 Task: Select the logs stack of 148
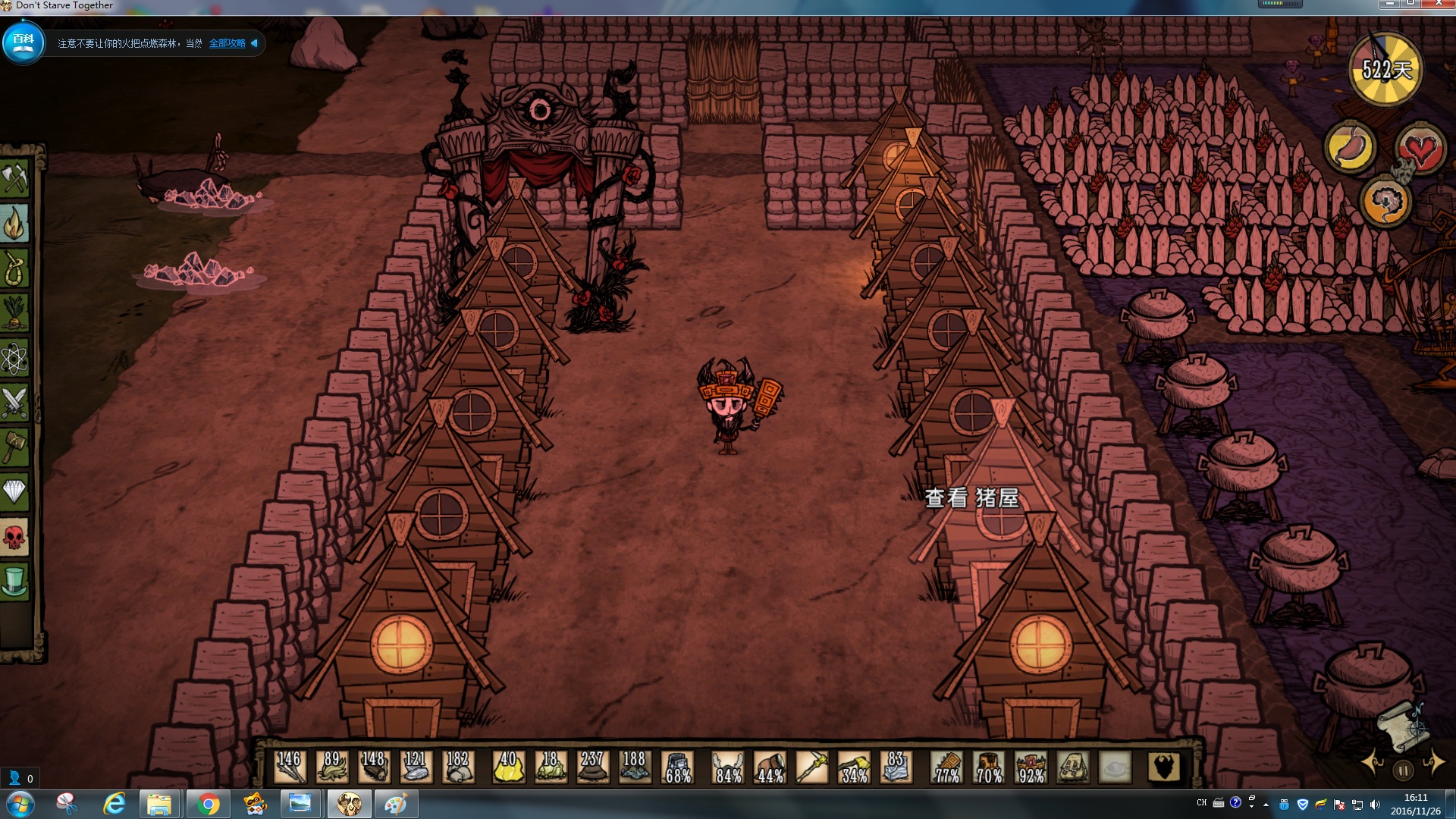tap(373, 767)
